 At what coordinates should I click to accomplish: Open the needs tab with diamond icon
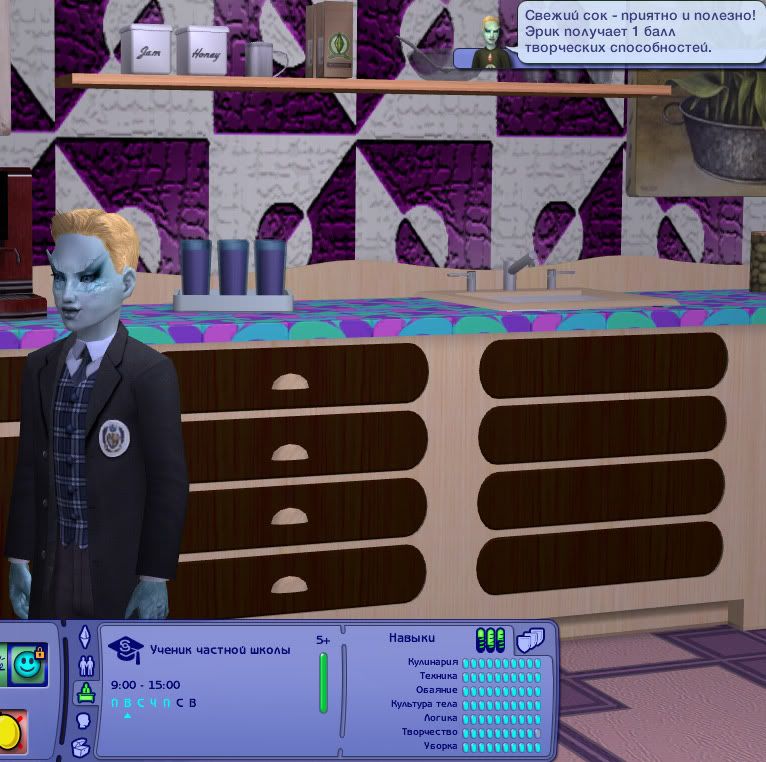pyautogui.click(x=84, y=637)
